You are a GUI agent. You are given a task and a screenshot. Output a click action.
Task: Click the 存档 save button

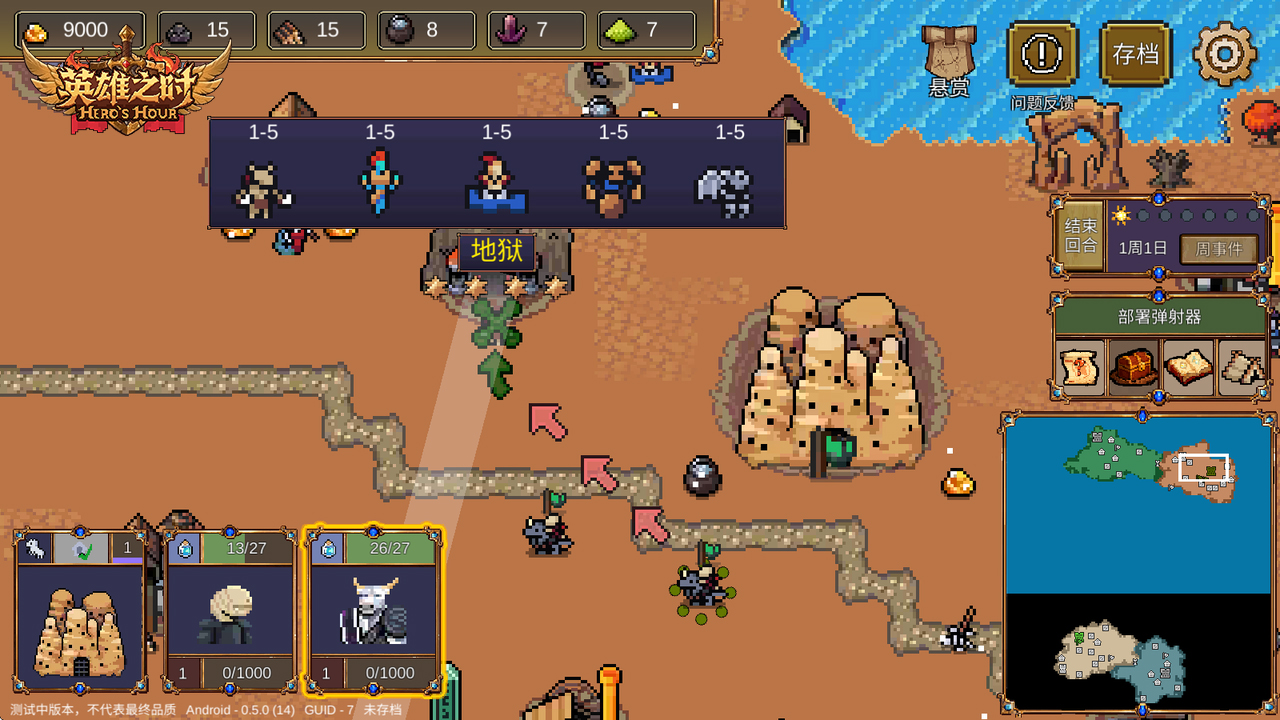click(1135, 54)
